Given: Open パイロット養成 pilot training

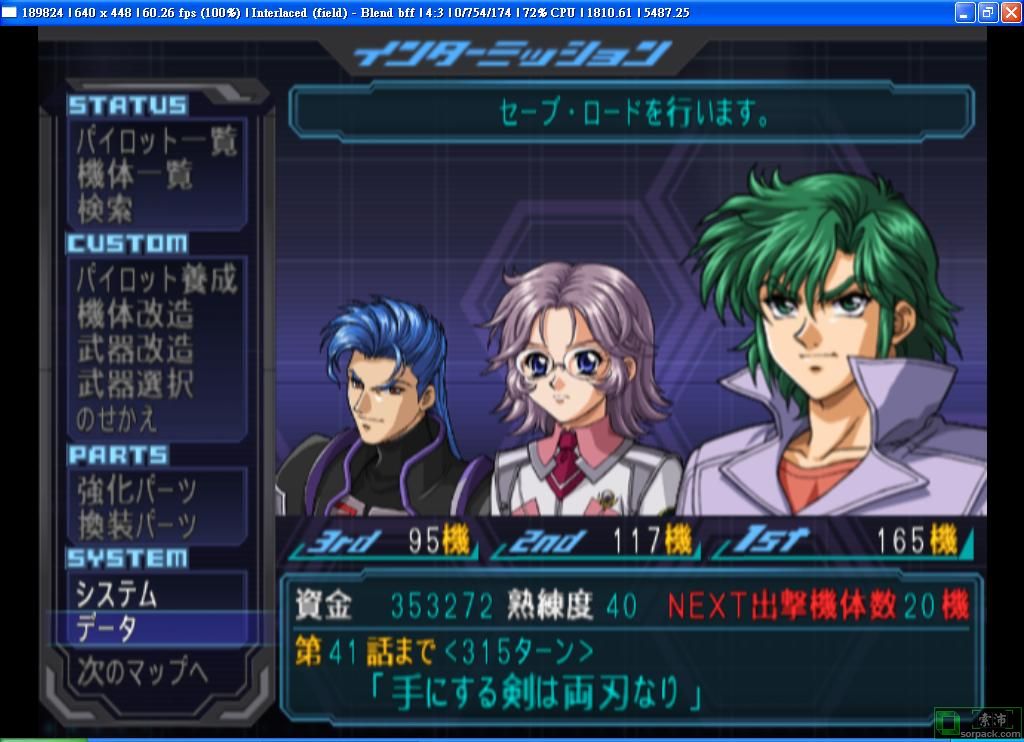Looking at the screenshot, I should [157, 280].
